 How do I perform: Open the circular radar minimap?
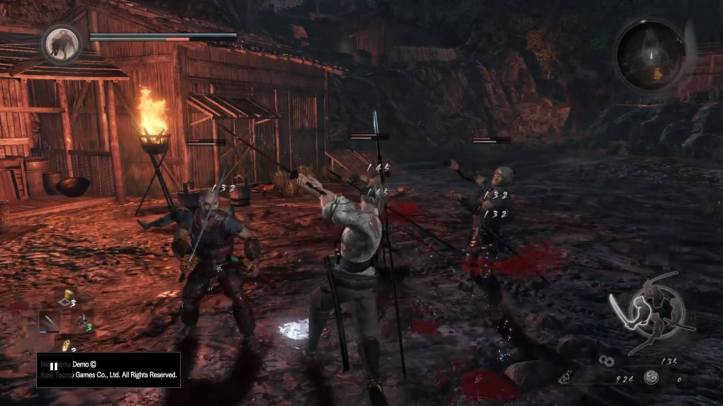click(x=650, y=52)
